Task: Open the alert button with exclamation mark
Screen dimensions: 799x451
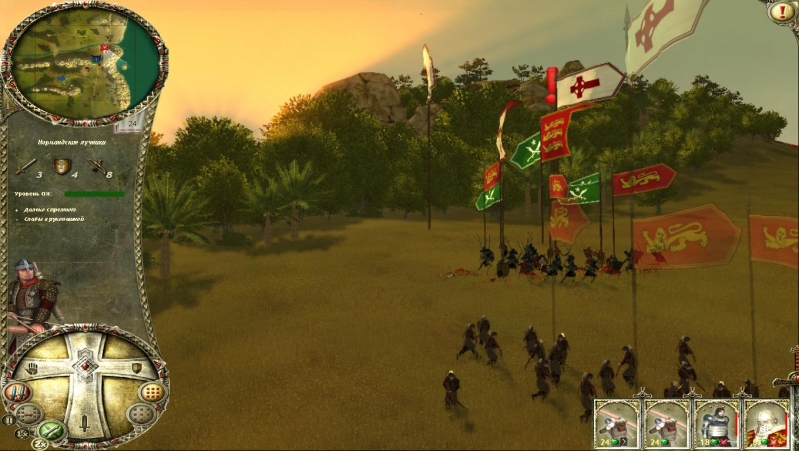Action: coord(783,12)
